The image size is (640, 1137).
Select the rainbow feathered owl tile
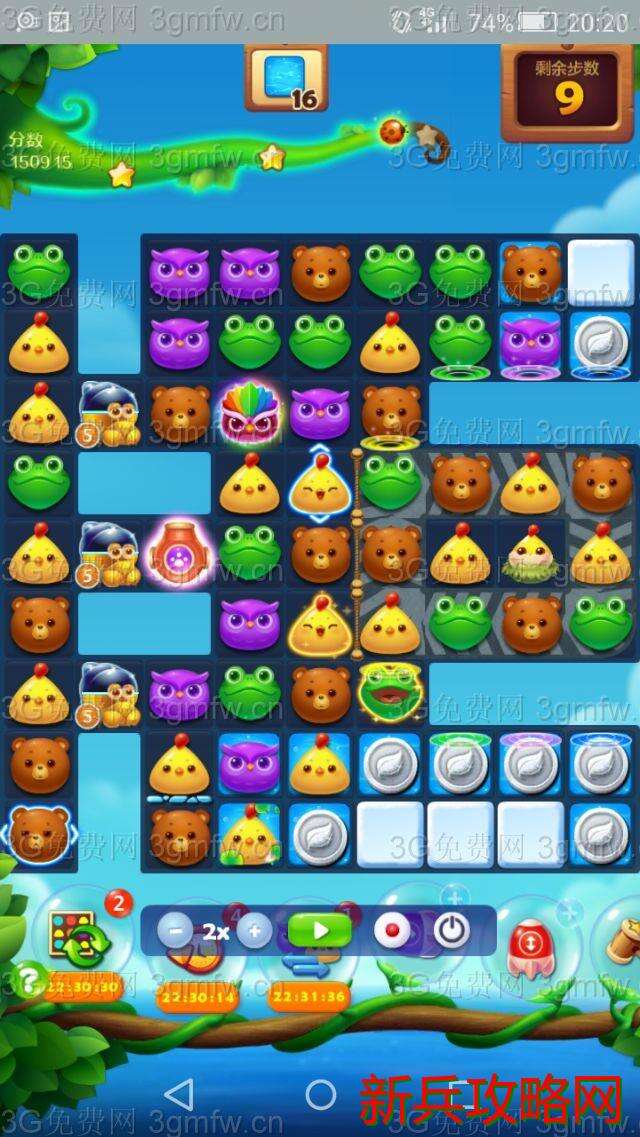coord(250,410)
